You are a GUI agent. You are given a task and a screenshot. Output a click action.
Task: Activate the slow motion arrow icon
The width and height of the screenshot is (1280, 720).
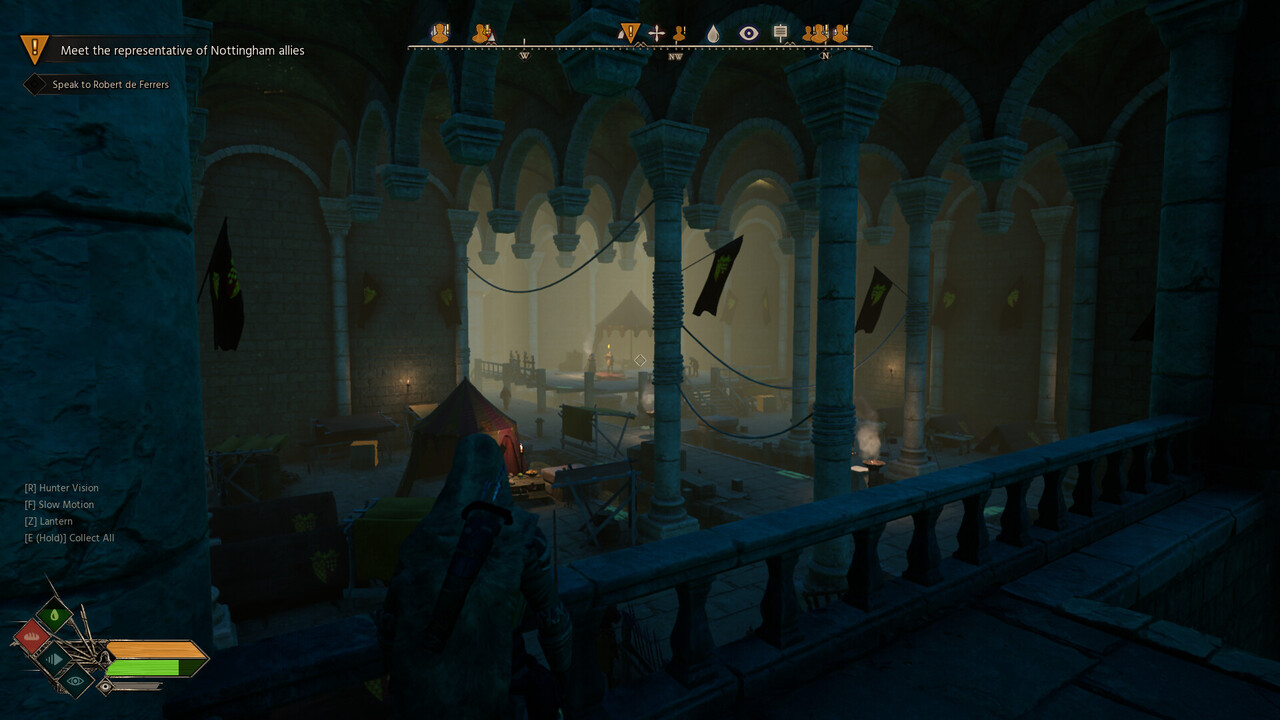[x=53, y=659]
